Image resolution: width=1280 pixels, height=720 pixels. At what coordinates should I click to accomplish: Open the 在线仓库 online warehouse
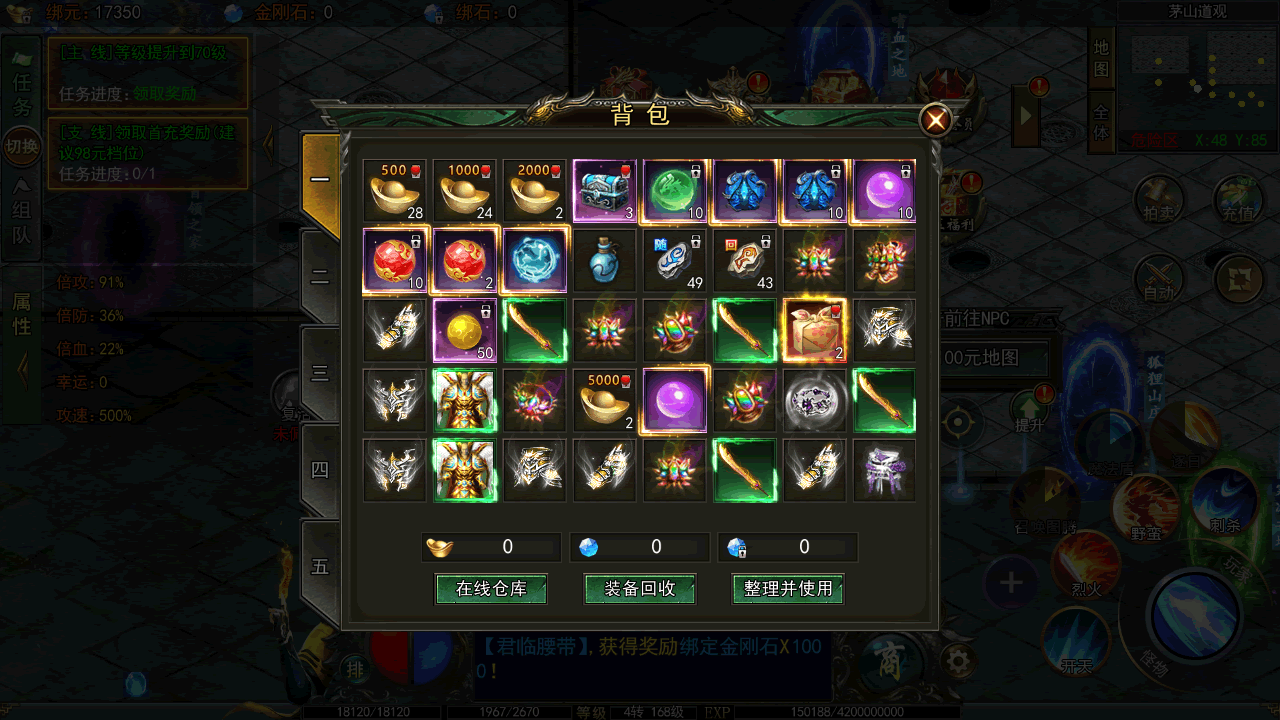(x=491, y=589)
